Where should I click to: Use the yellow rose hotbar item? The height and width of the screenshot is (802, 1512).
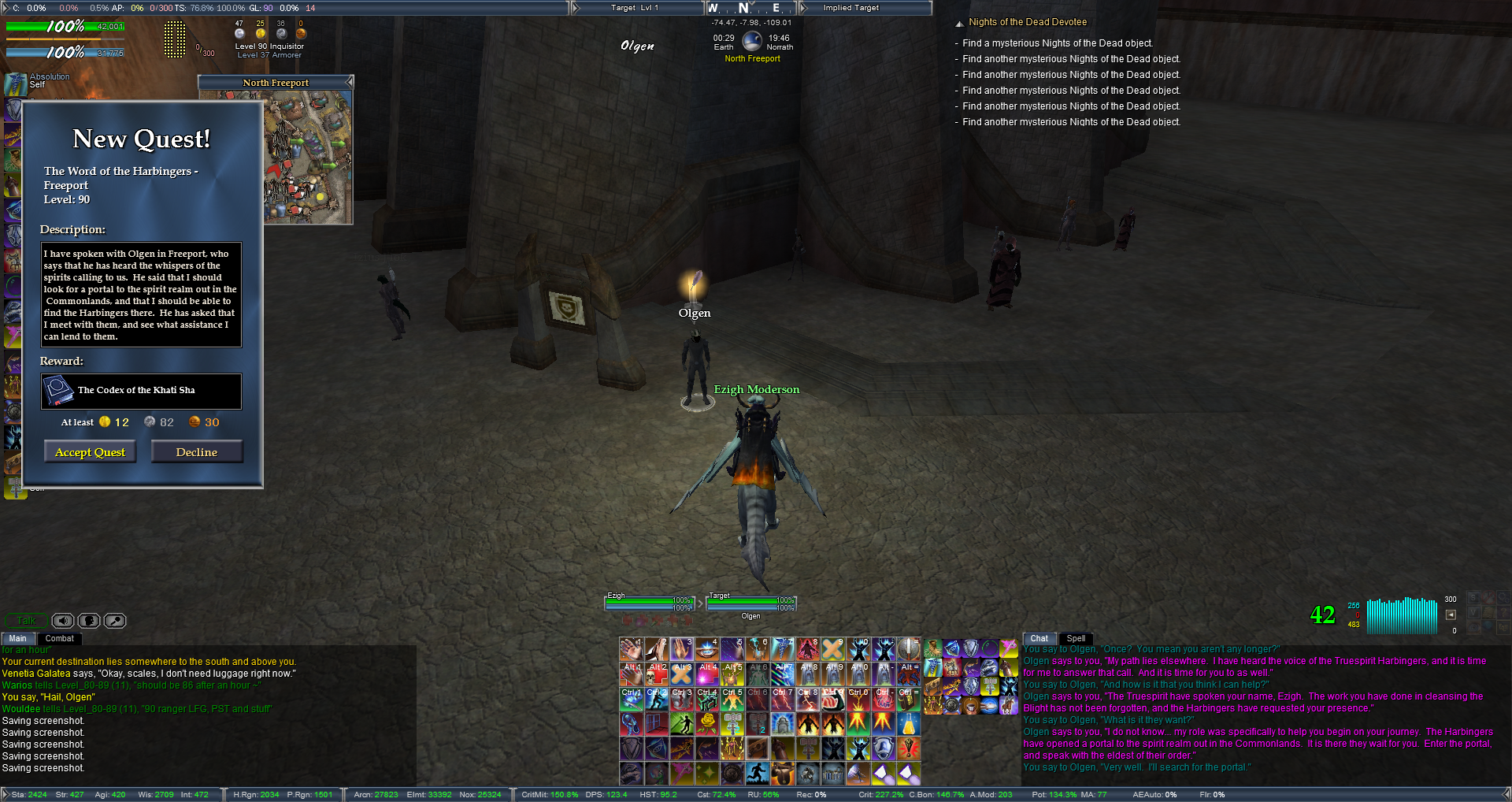[707, 723]
